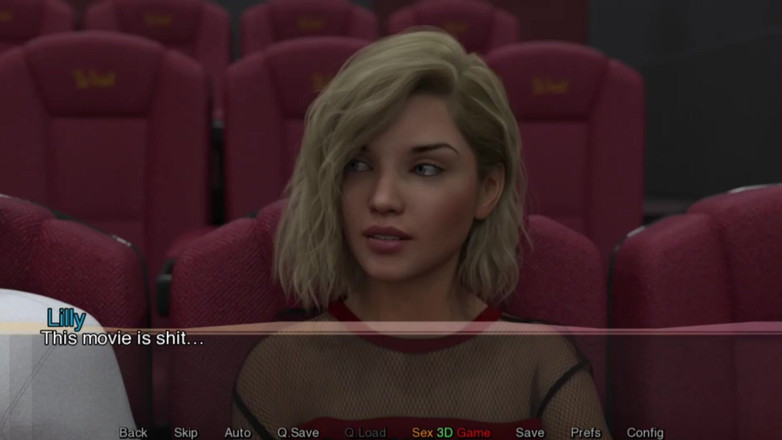The image size is (782, 440).
Task: Choose Q.Load to quick load
Action: coord(365,432)
